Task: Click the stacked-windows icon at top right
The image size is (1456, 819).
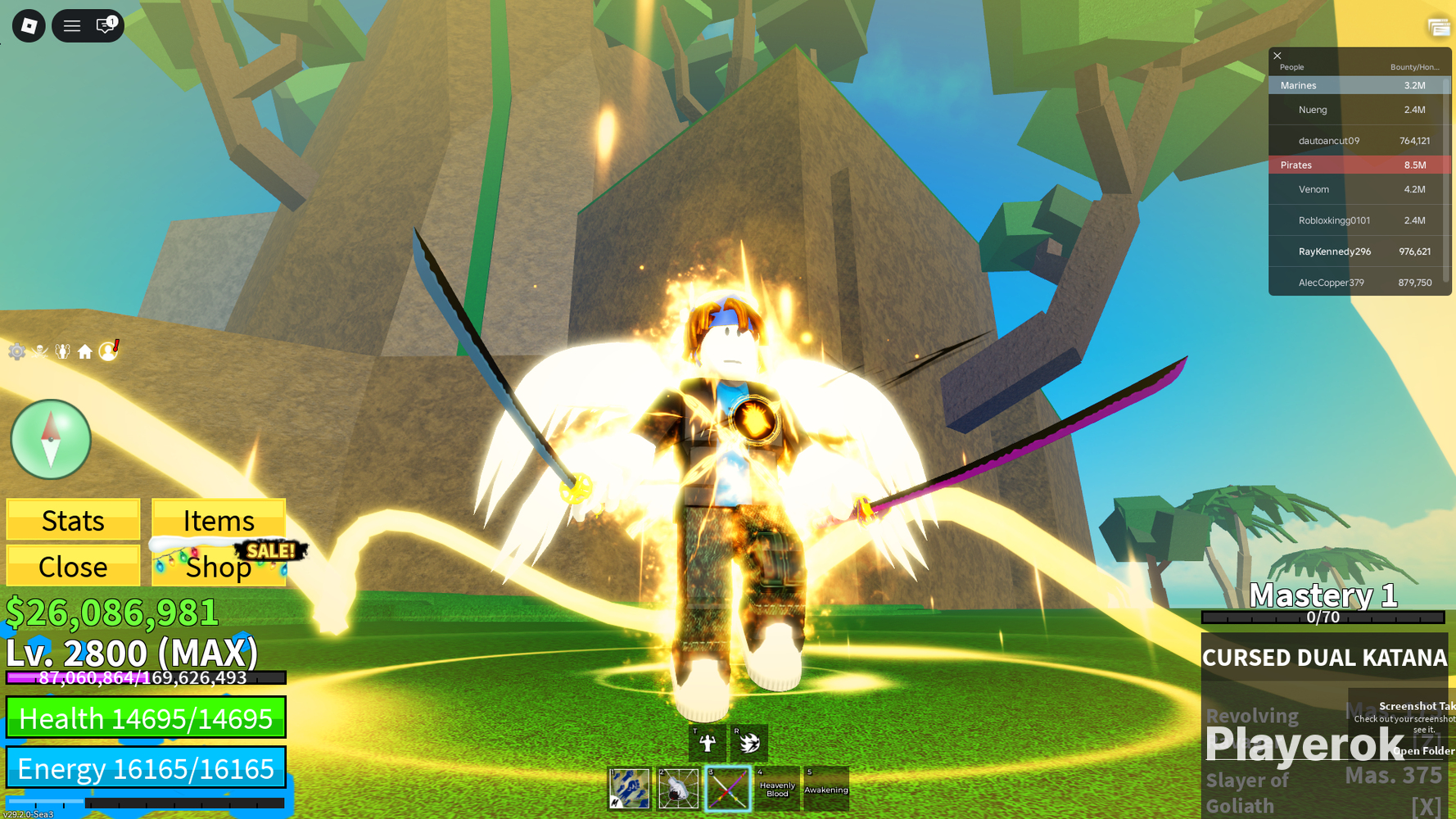Action: (x=1437, y=27)
